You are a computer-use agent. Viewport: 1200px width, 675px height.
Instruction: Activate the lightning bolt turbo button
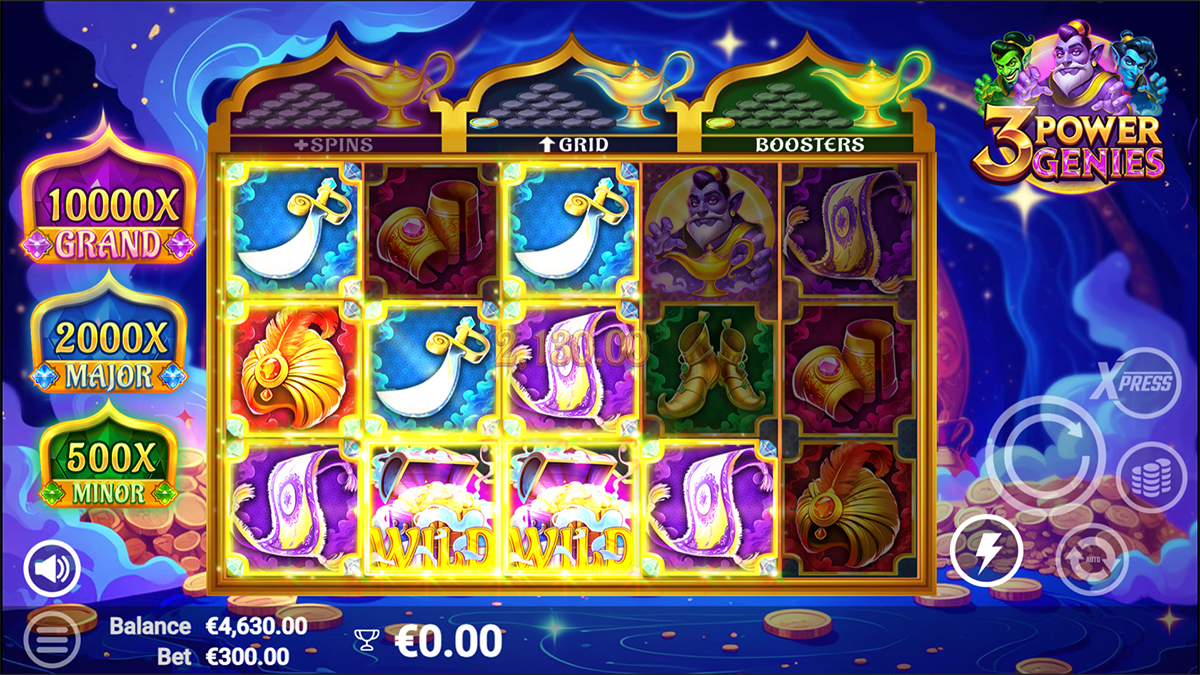(987, 551)
